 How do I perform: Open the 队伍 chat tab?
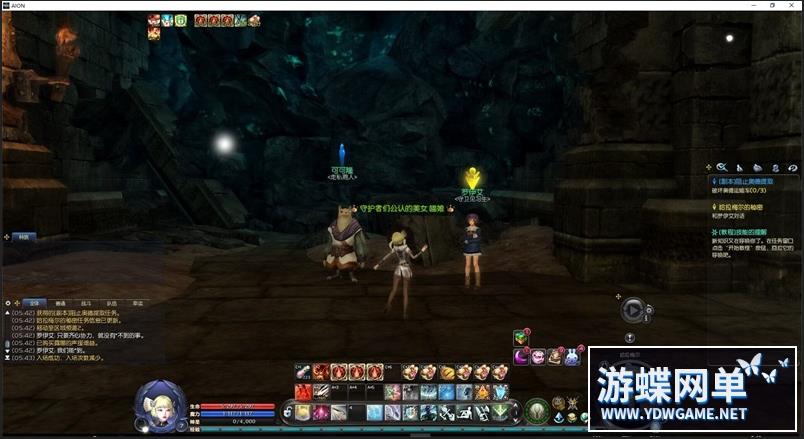(x=111, y=302)
